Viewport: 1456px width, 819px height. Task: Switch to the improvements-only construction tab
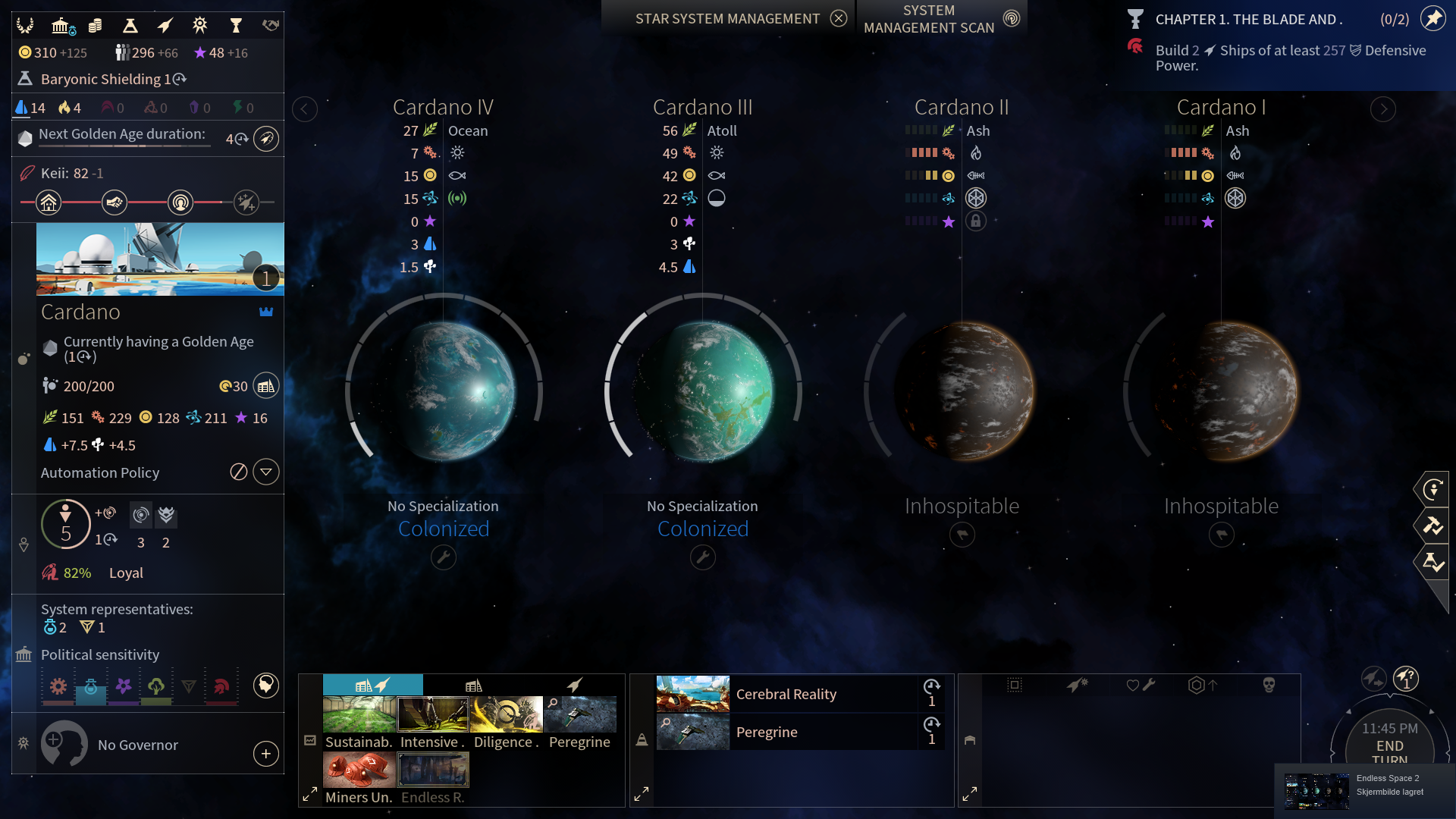[x=474, y=685]
